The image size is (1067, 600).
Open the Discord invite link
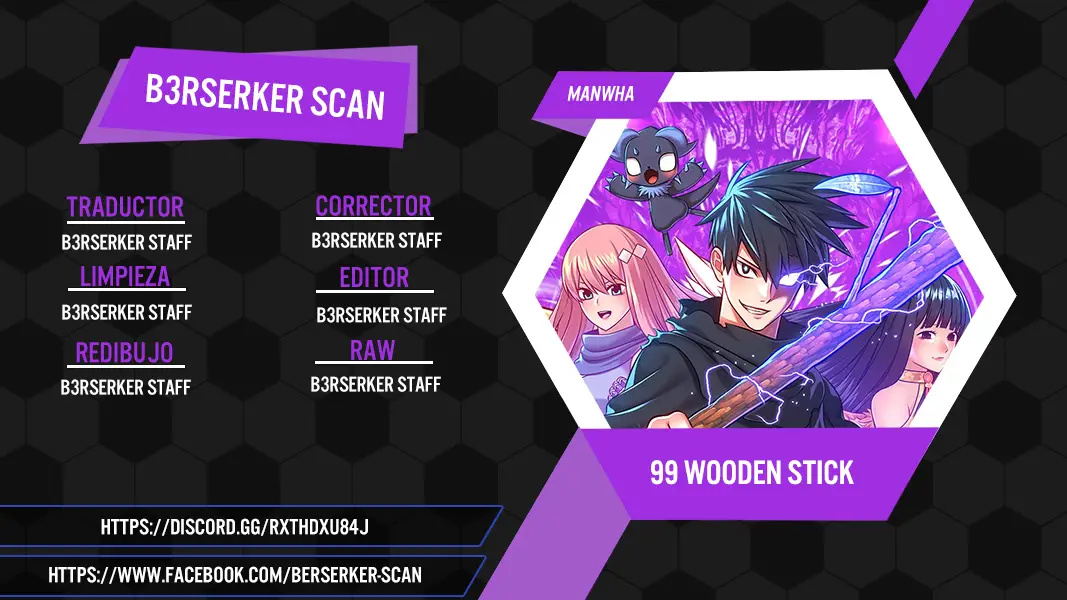pyautogui.click(x=235, y=527)
